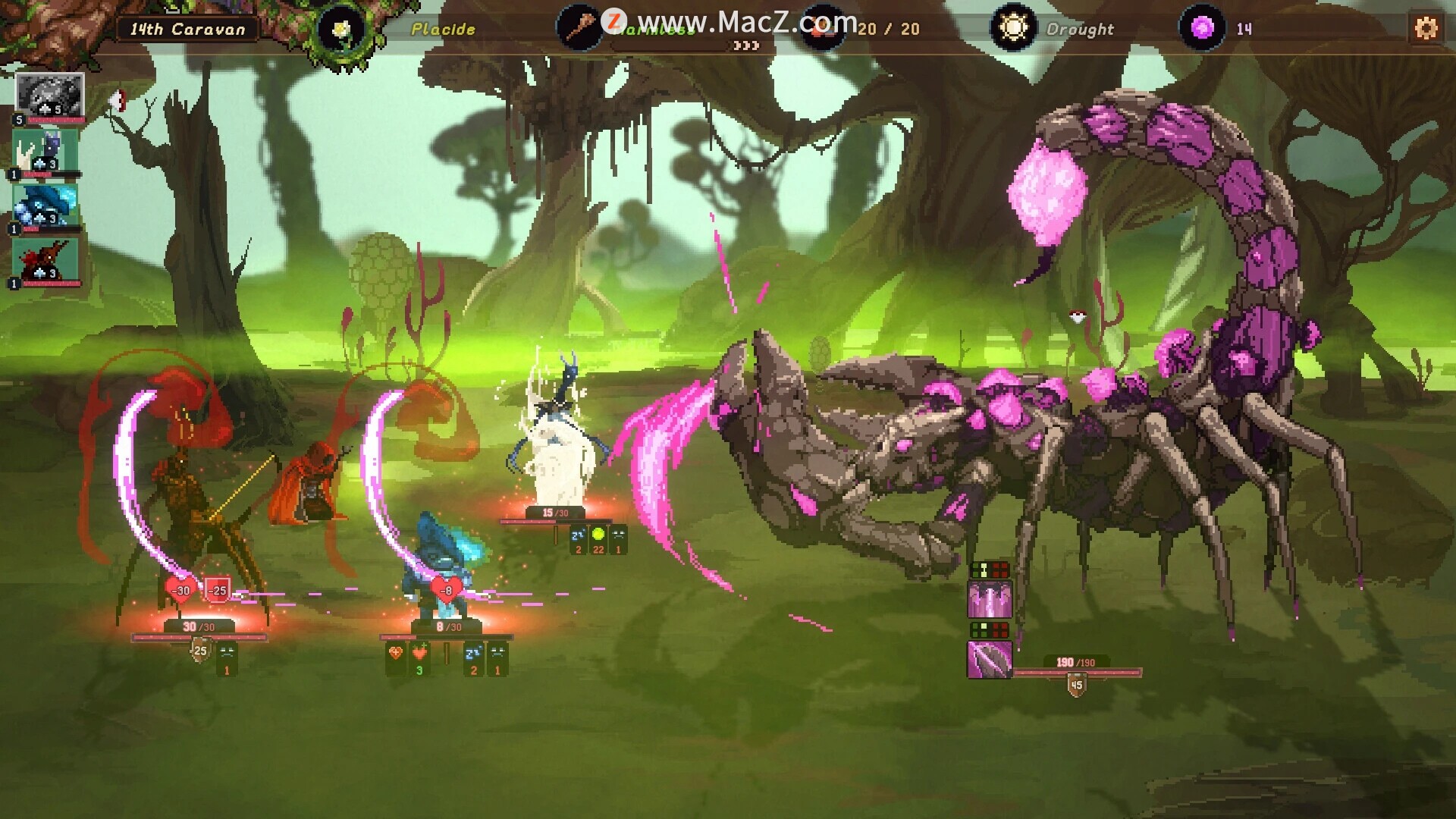The image size is (1456, 819).
Task: Inspect the scorpion's pink claw strike ability
Action: 990,599
